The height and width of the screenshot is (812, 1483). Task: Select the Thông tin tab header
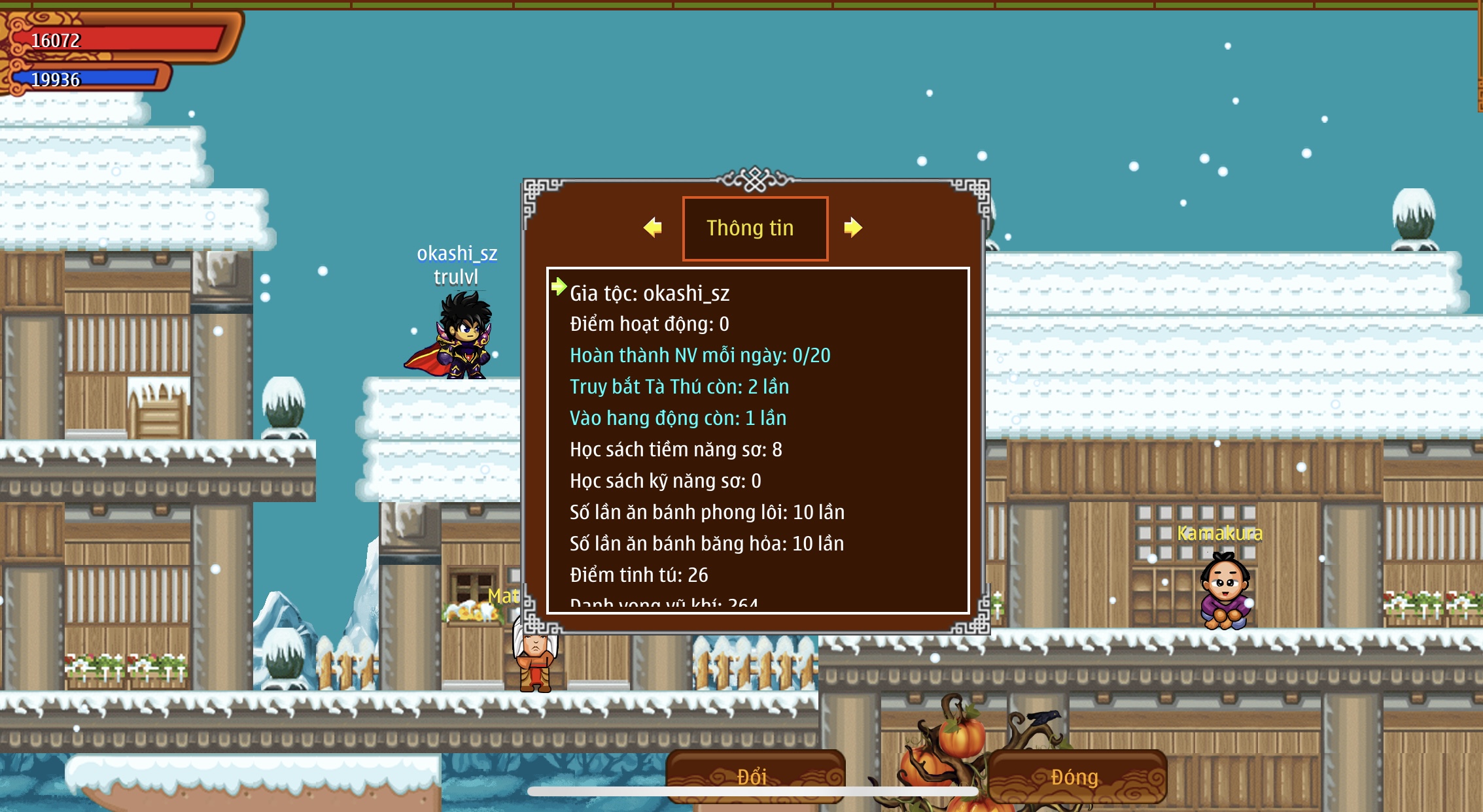pos(755,228)
